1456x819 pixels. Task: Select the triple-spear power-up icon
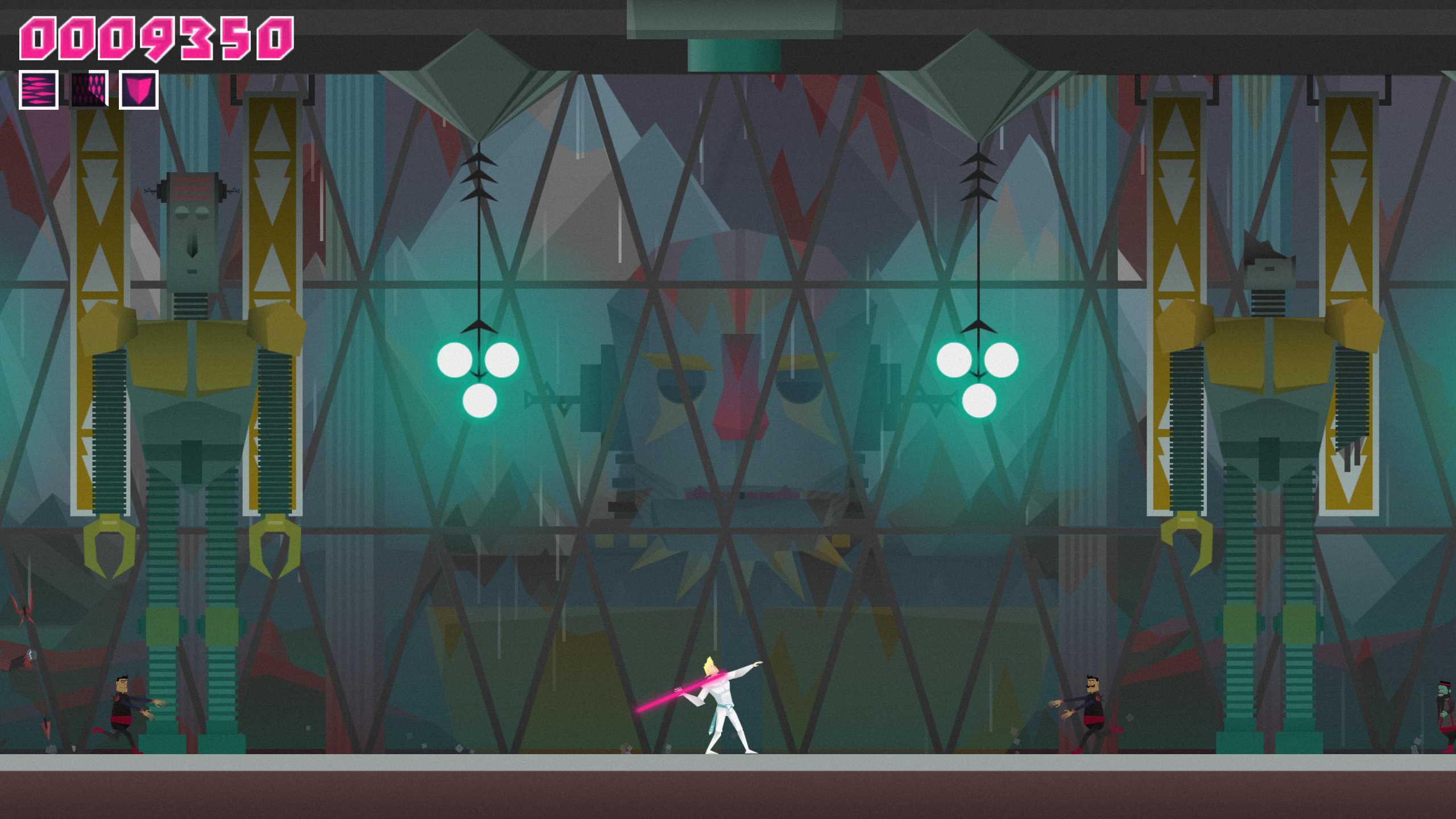pos(38,90)
